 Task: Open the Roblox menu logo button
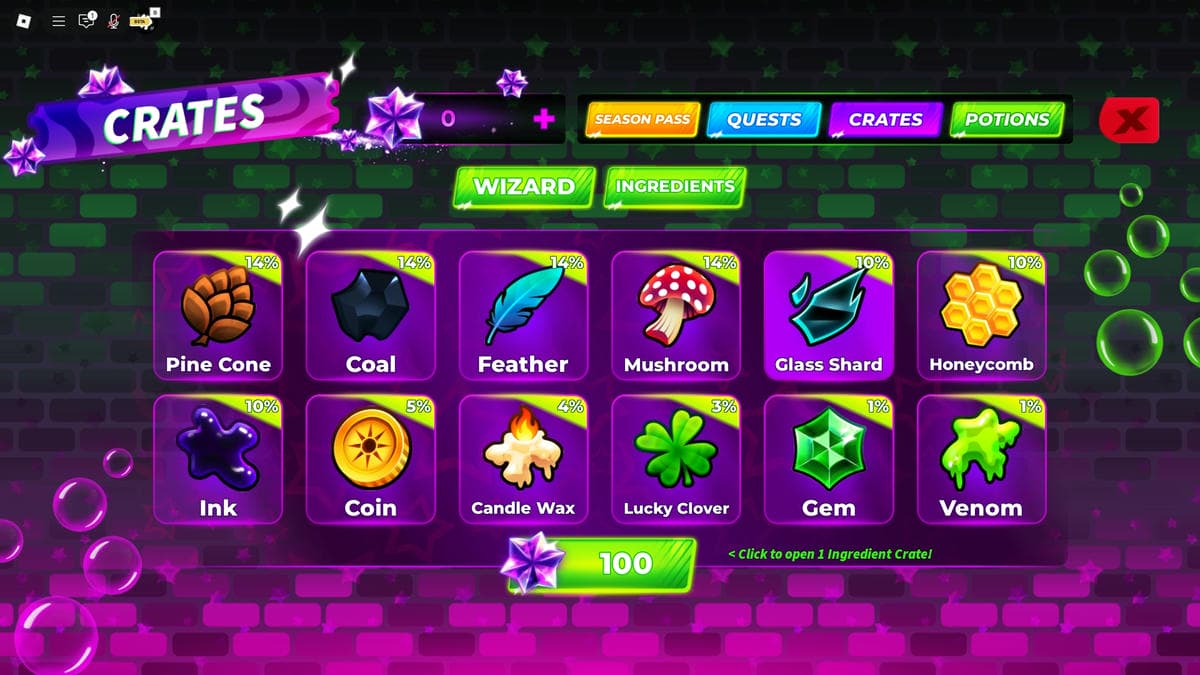pos(24,20)
